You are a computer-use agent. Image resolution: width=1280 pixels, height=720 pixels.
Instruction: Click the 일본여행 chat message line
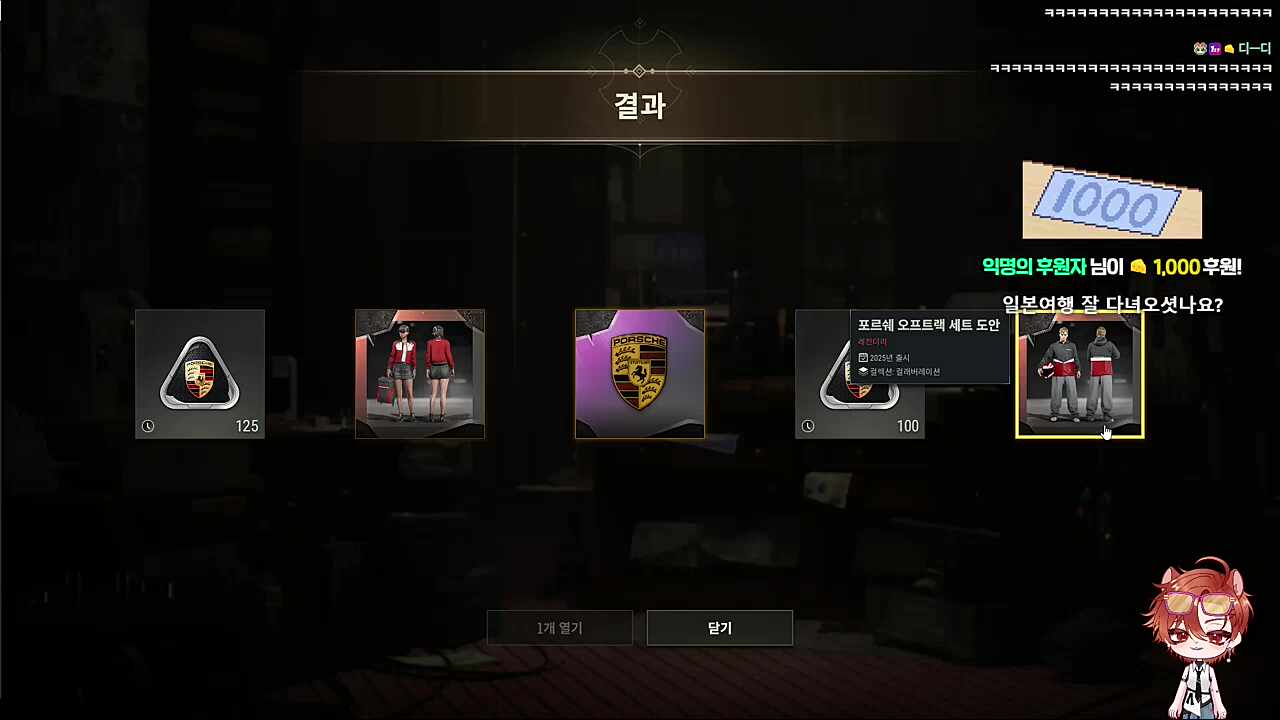coord(1112,305)
